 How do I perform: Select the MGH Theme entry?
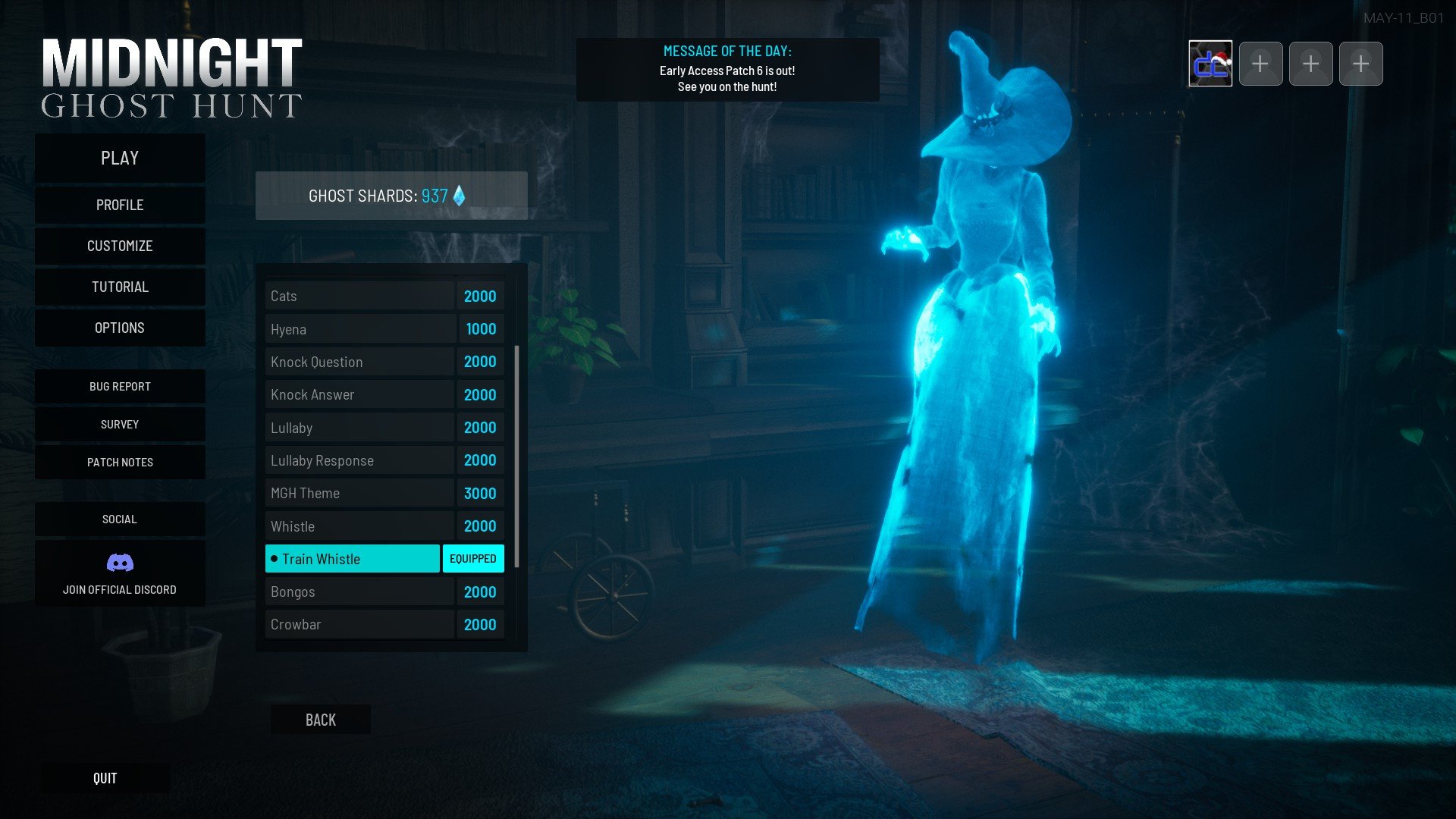click(x=359, y=493)
